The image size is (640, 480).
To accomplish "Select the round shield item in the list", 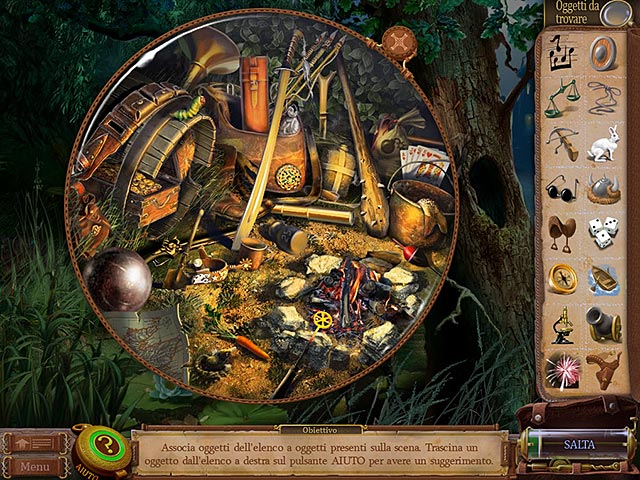I will (603, 54).
